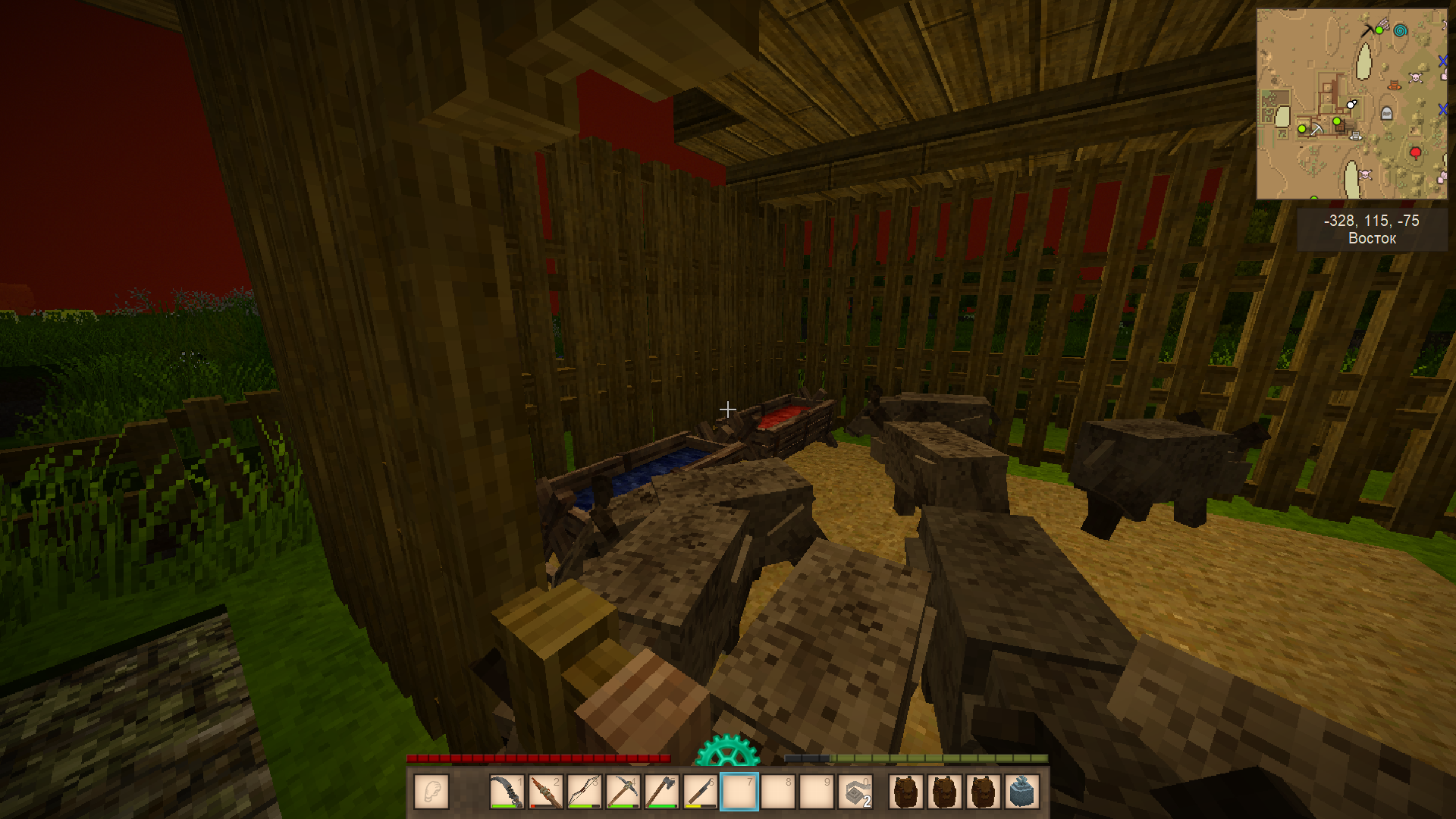
Task: Select the RIP tombstone marker on minimap
Action: point(1387,114)
